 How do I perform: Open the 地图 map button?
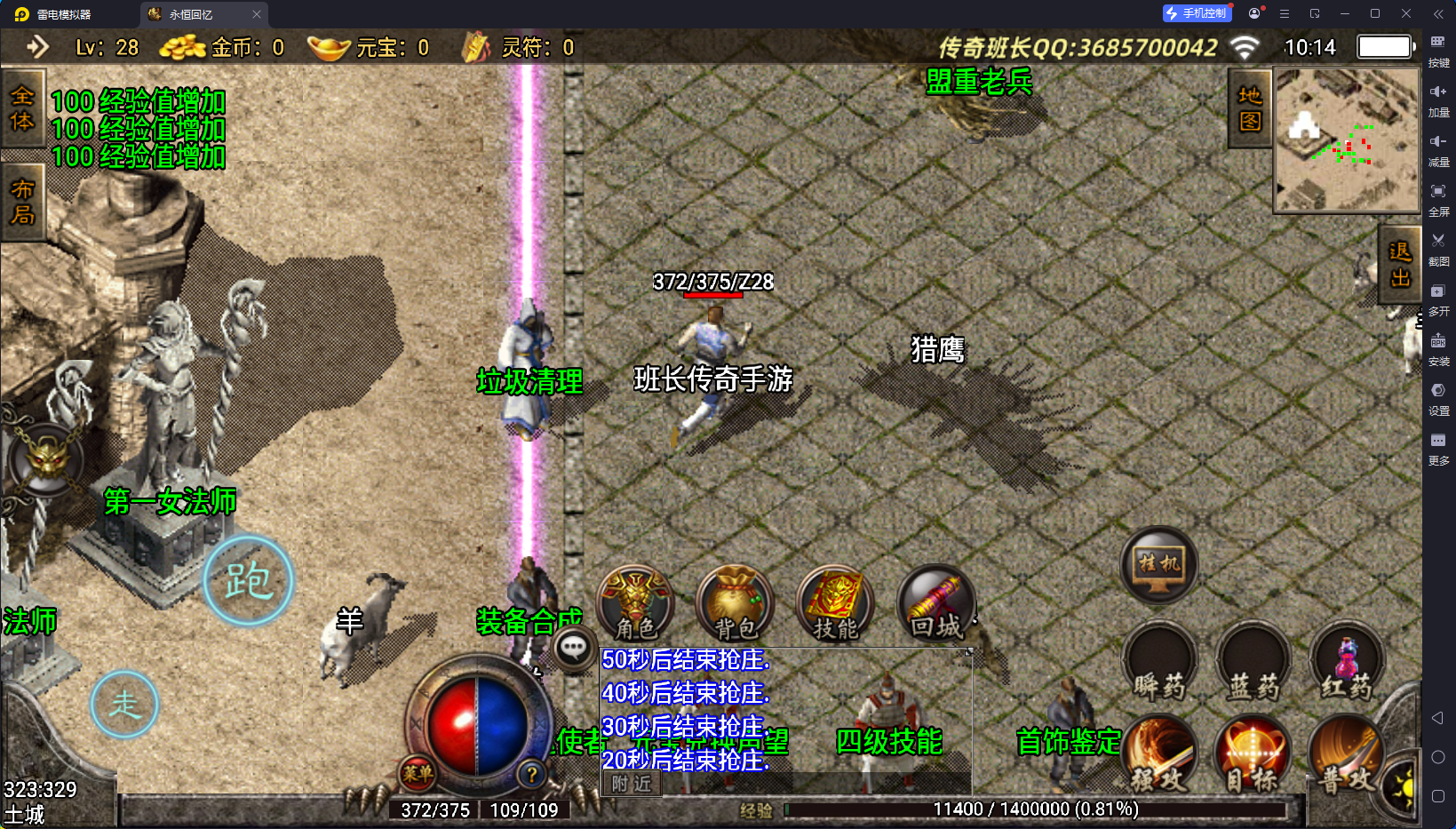[1250, 108]
